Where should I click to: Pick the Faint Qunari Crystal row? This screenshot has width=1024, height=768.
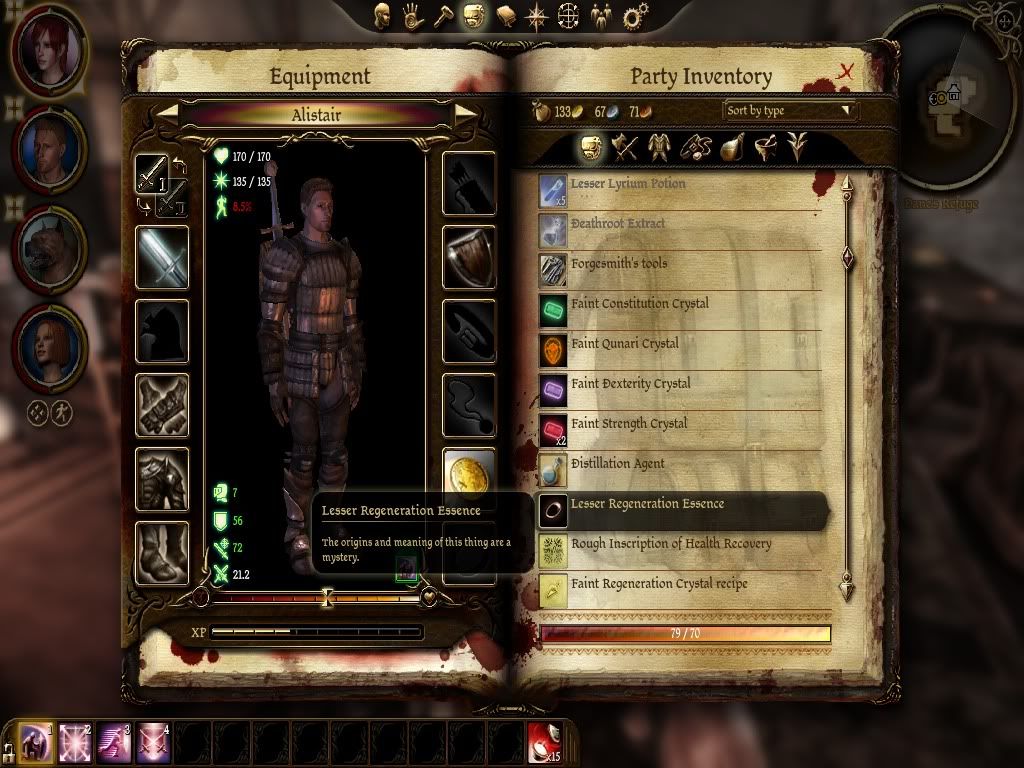pos(624,344)
